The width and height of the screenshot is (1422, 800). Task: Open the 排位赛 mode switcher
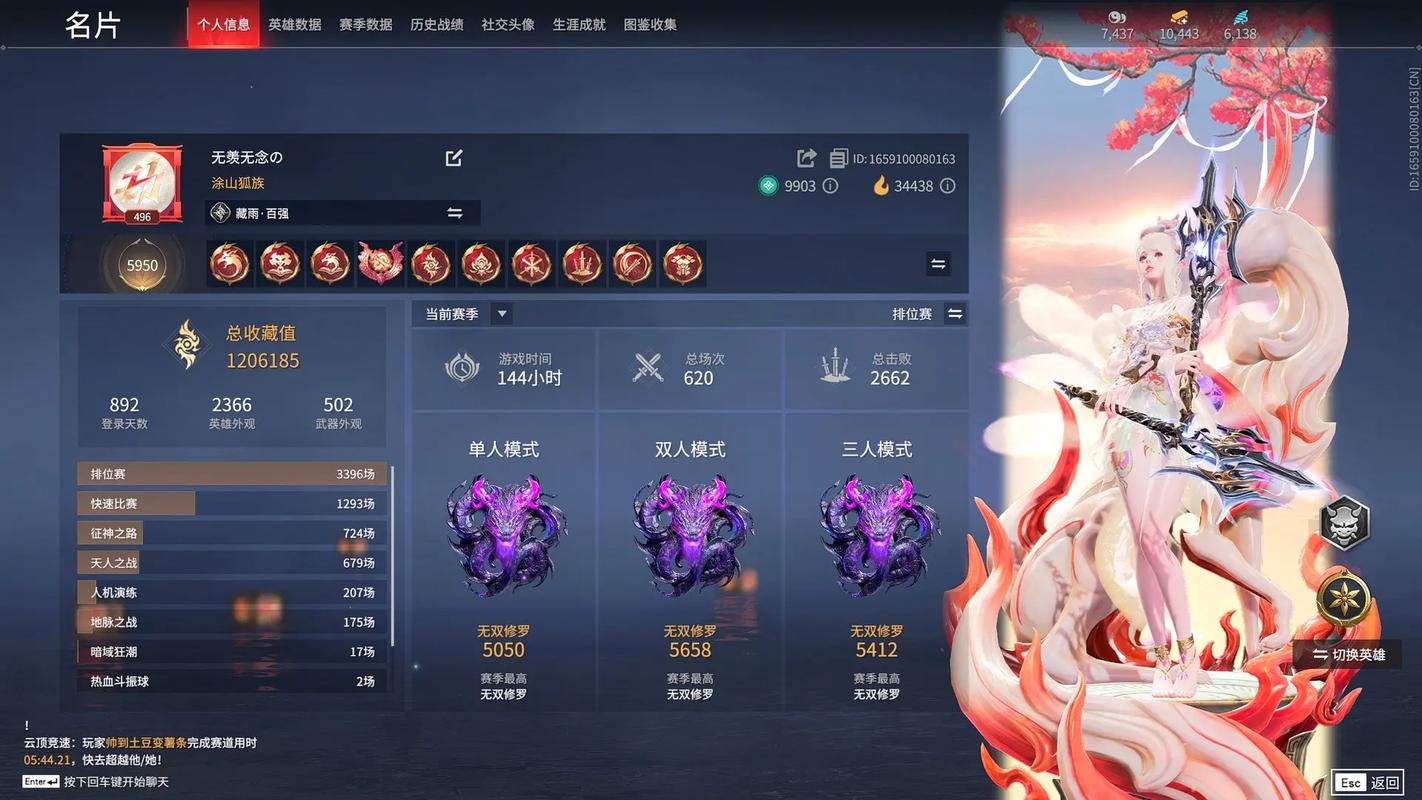pos(955,313)
